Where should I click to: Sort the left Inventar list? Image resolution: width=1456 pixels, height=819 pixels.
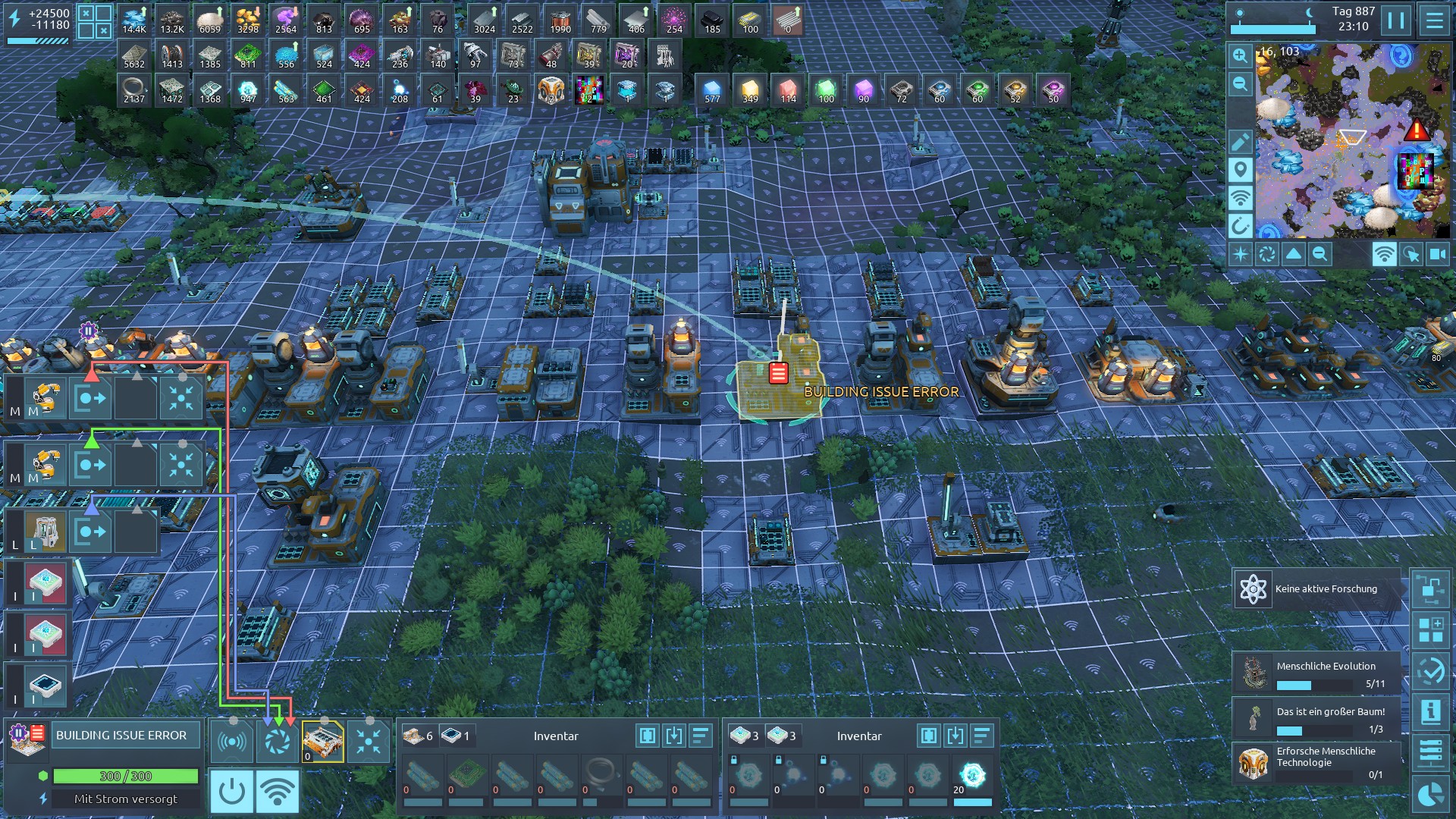(700, 735)
